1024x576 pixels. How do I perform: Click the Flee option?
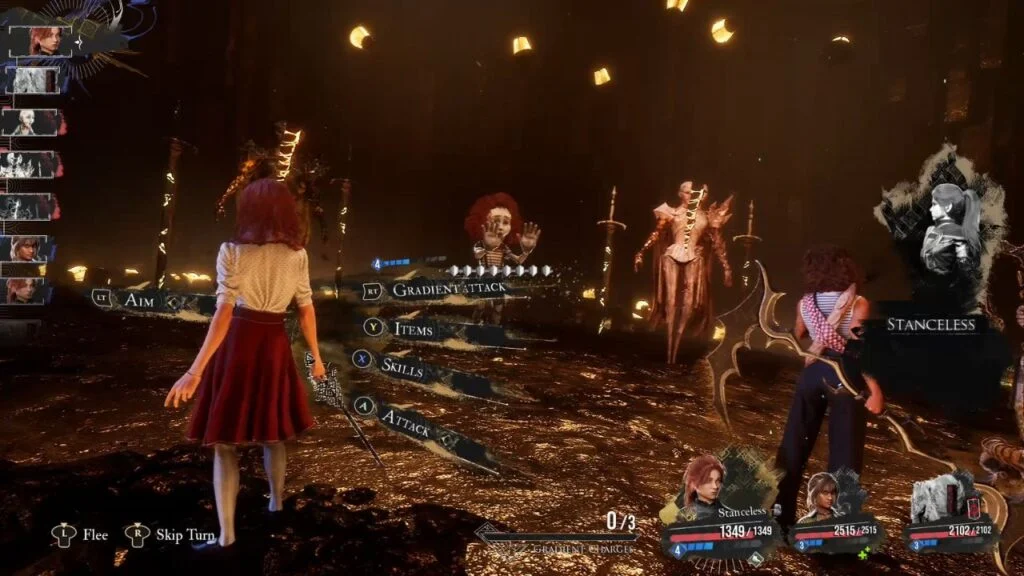[95, 535]
